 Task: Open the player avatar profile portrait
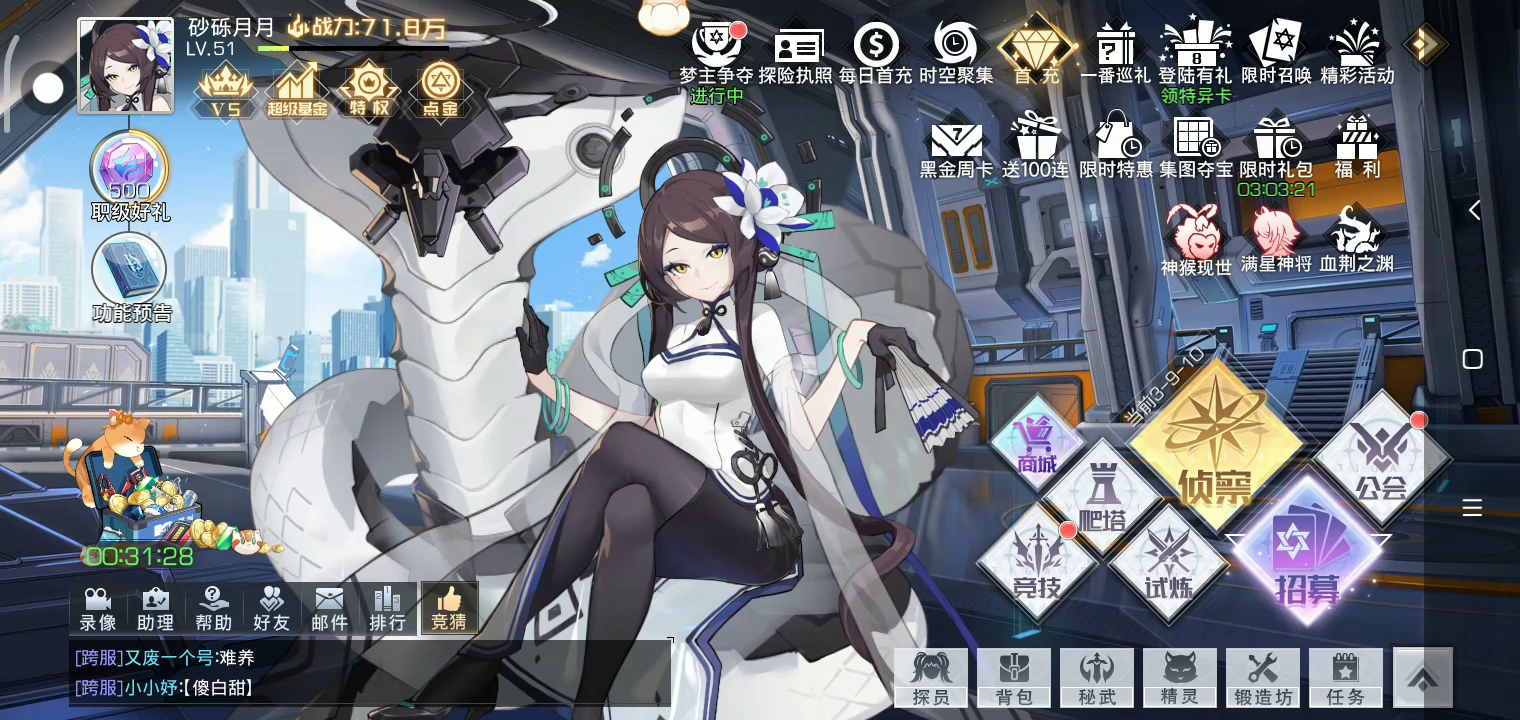pos(125,66)
